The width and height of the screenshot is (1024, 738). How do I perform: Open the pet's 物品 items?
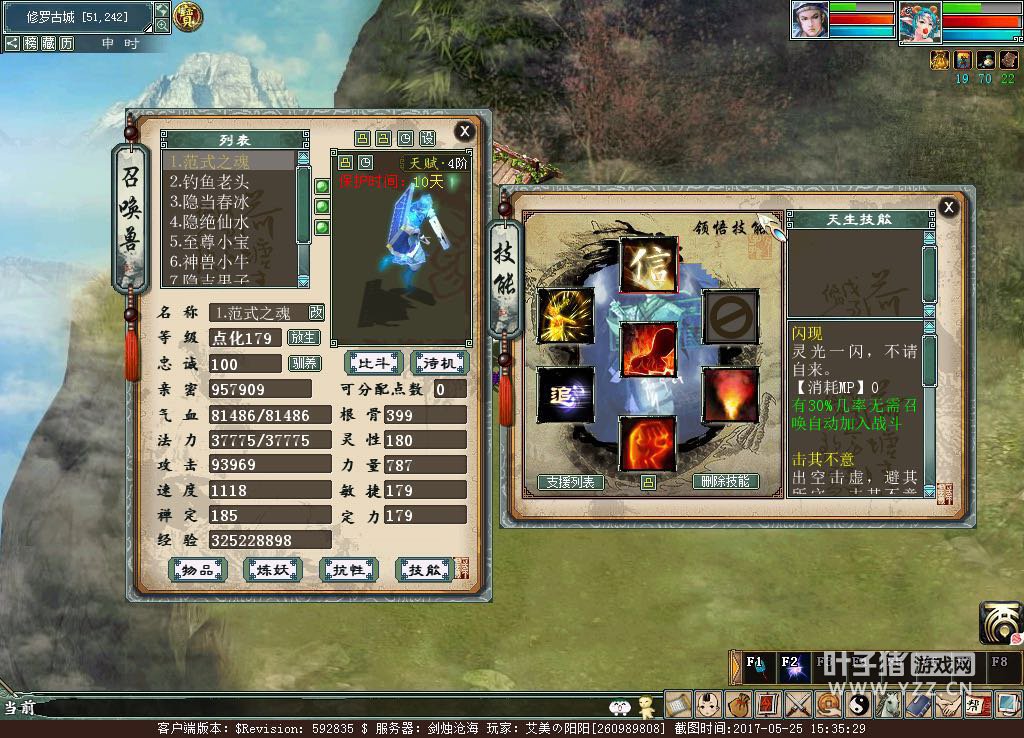(197, 570)
